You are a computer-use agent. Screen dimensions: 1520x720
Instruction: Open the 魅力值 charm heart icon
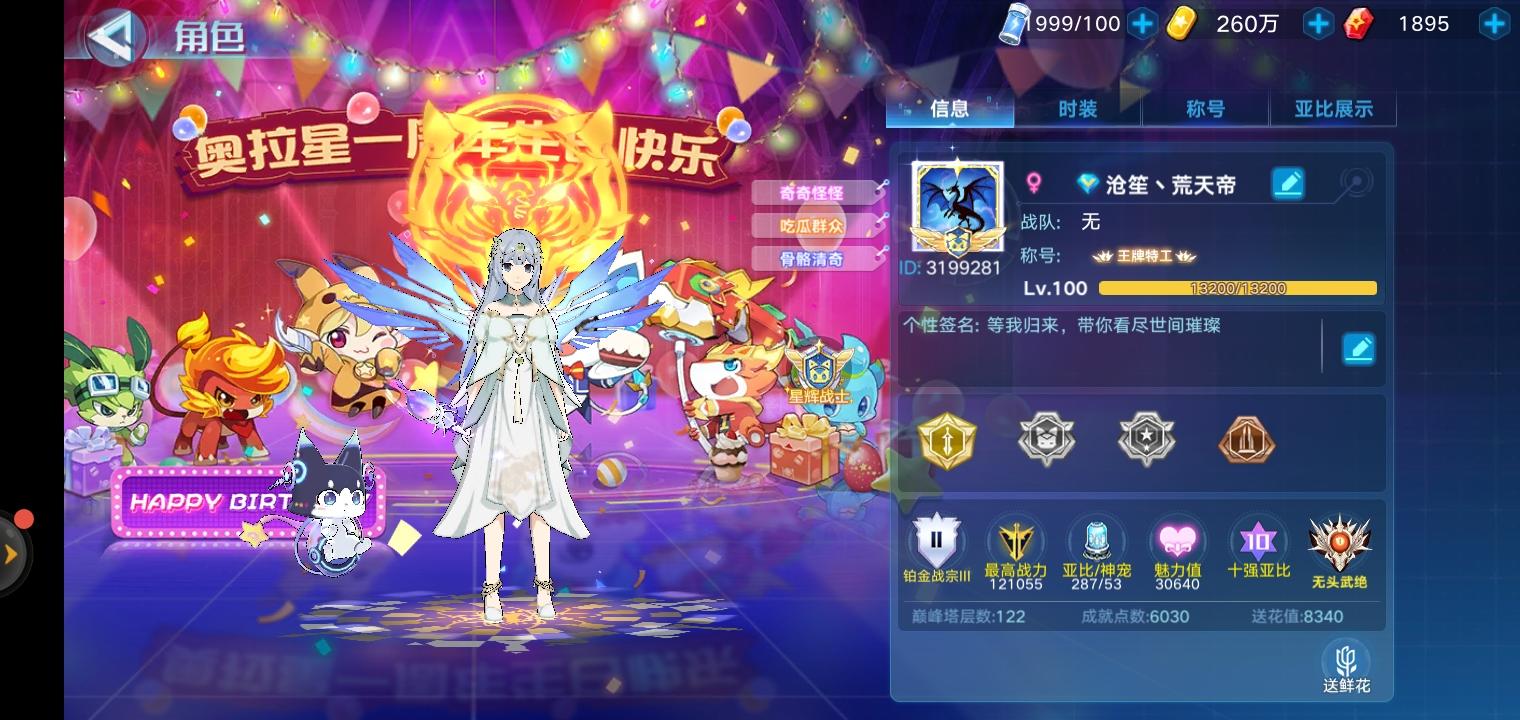(1178, 540)
